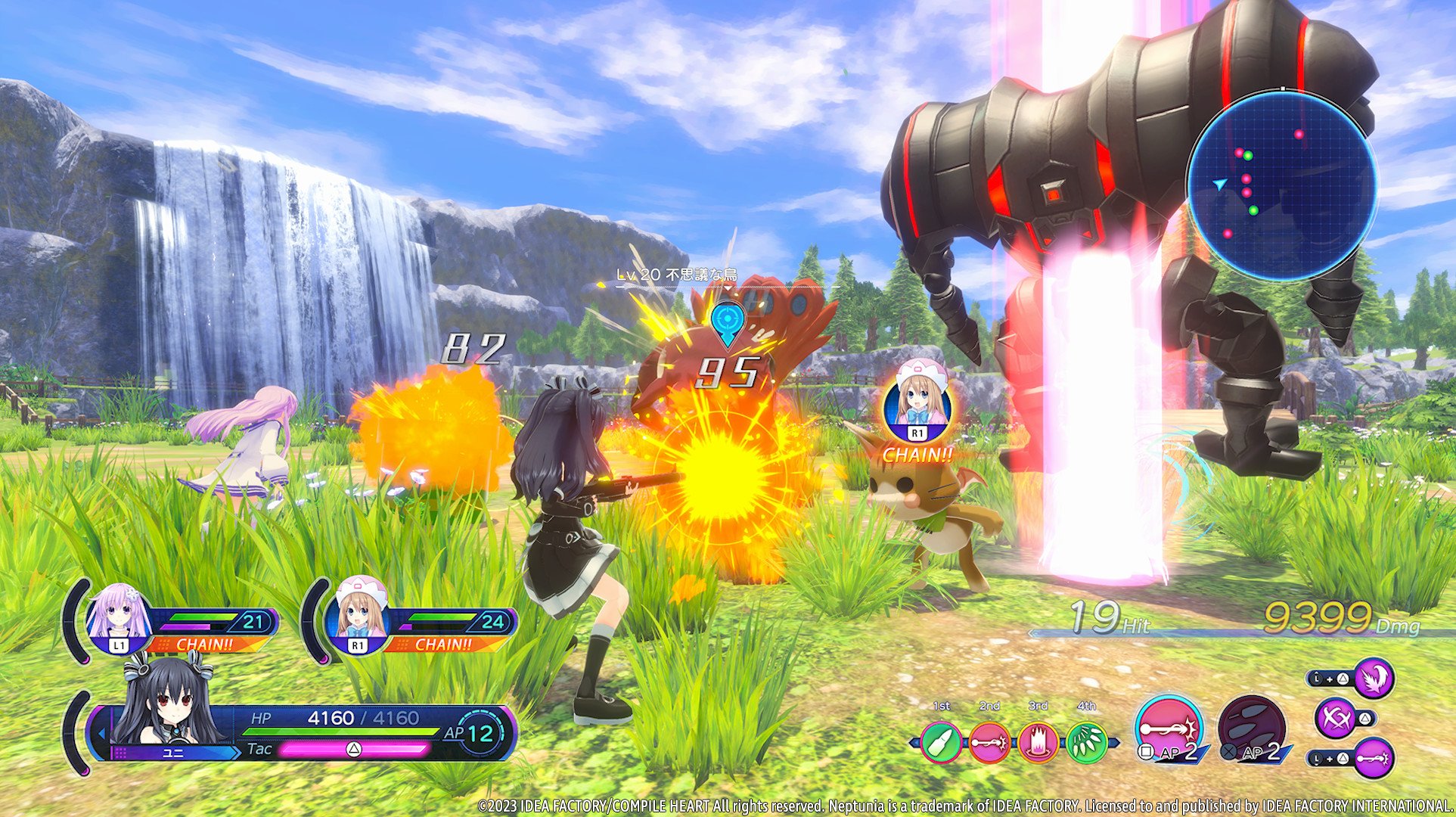Adjust Uni's pink Tac gauge
The height and width of the screenshot is (817, 1456).
[355, 751]
